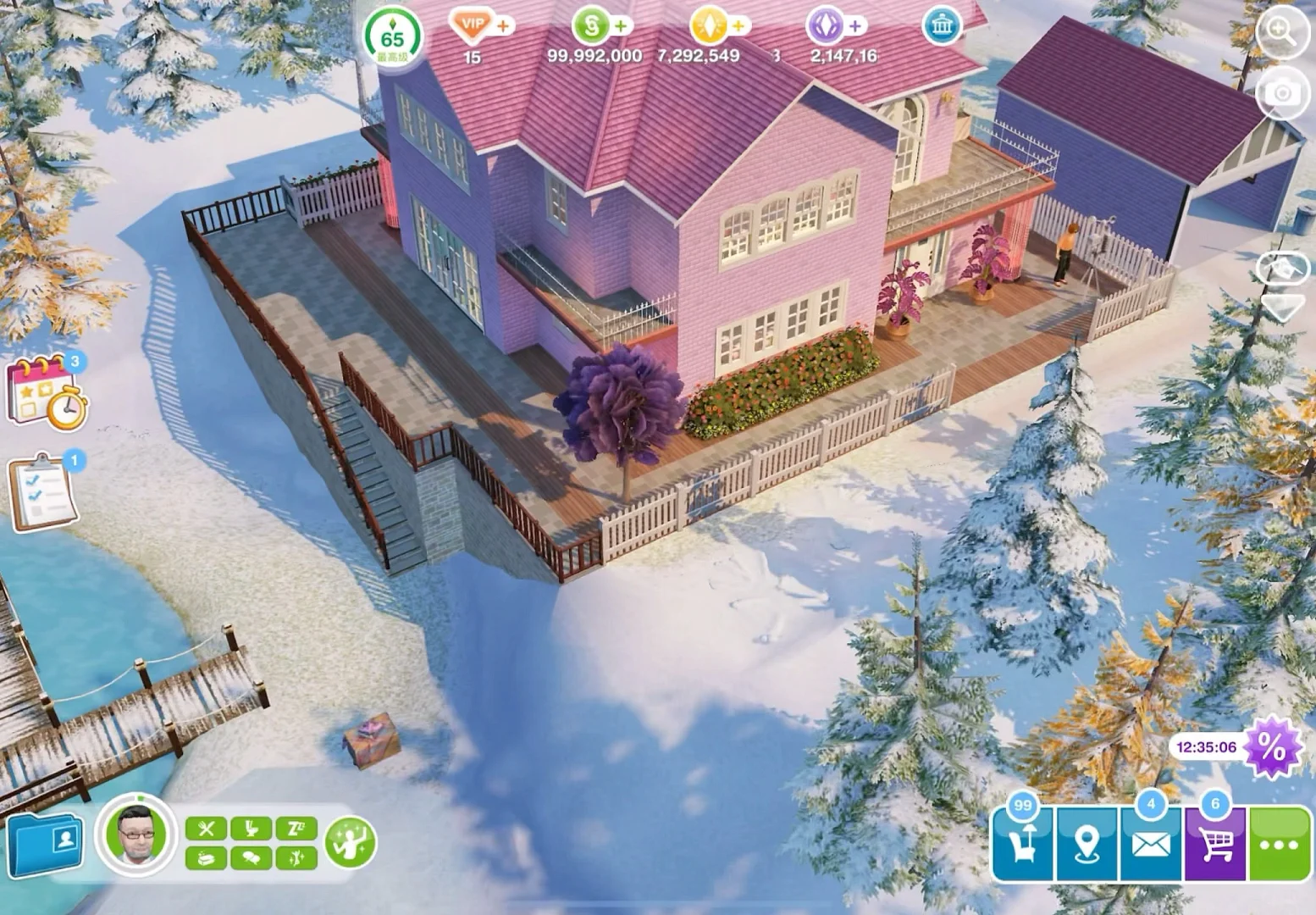Open the blue Sim profile folder
Image resolution: width=1316 pixels, height=915 pixels.
tap(44, 844)
